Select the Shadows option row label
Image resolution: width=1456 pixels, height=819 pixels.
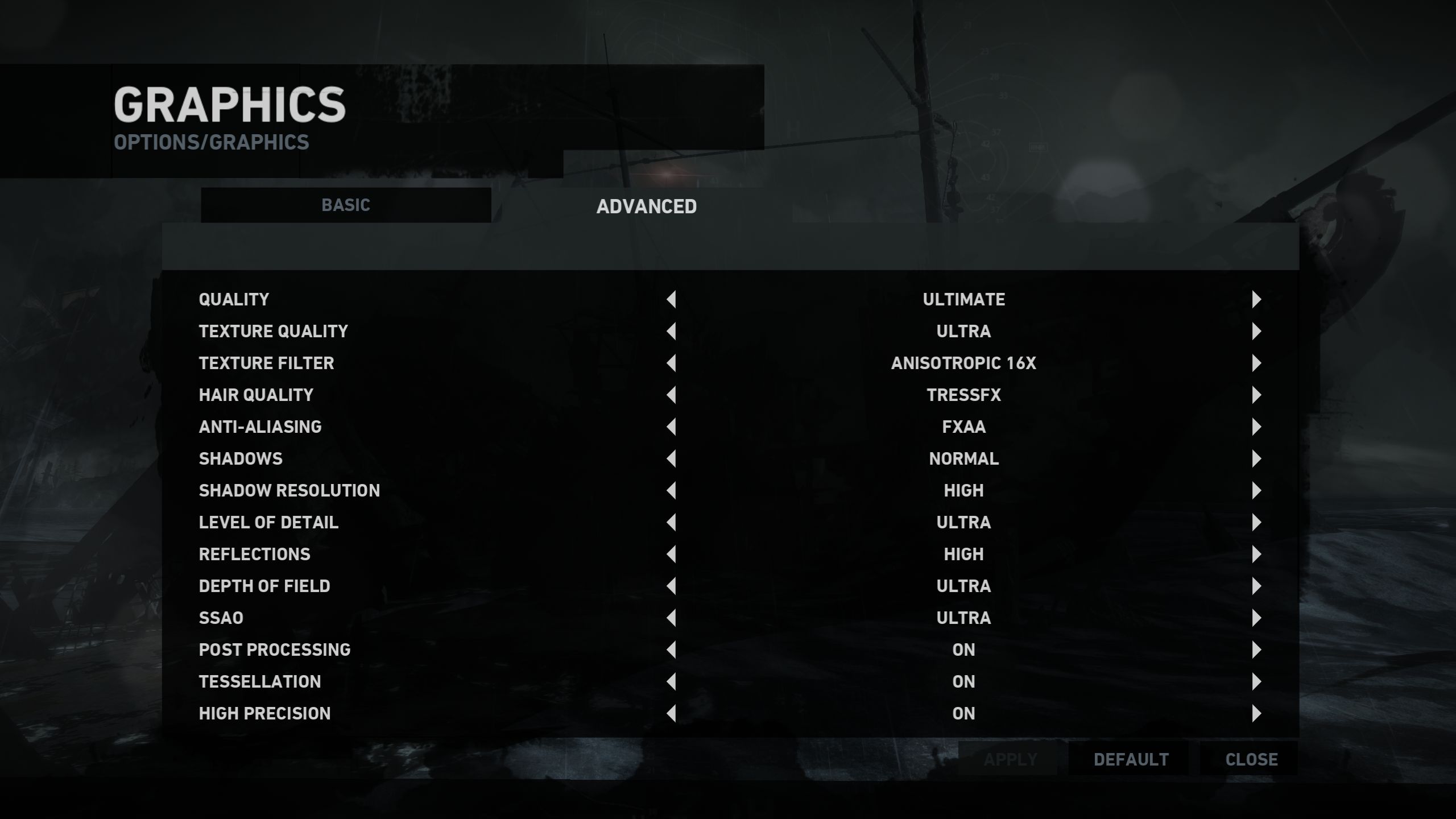click(x=241, y=459)
